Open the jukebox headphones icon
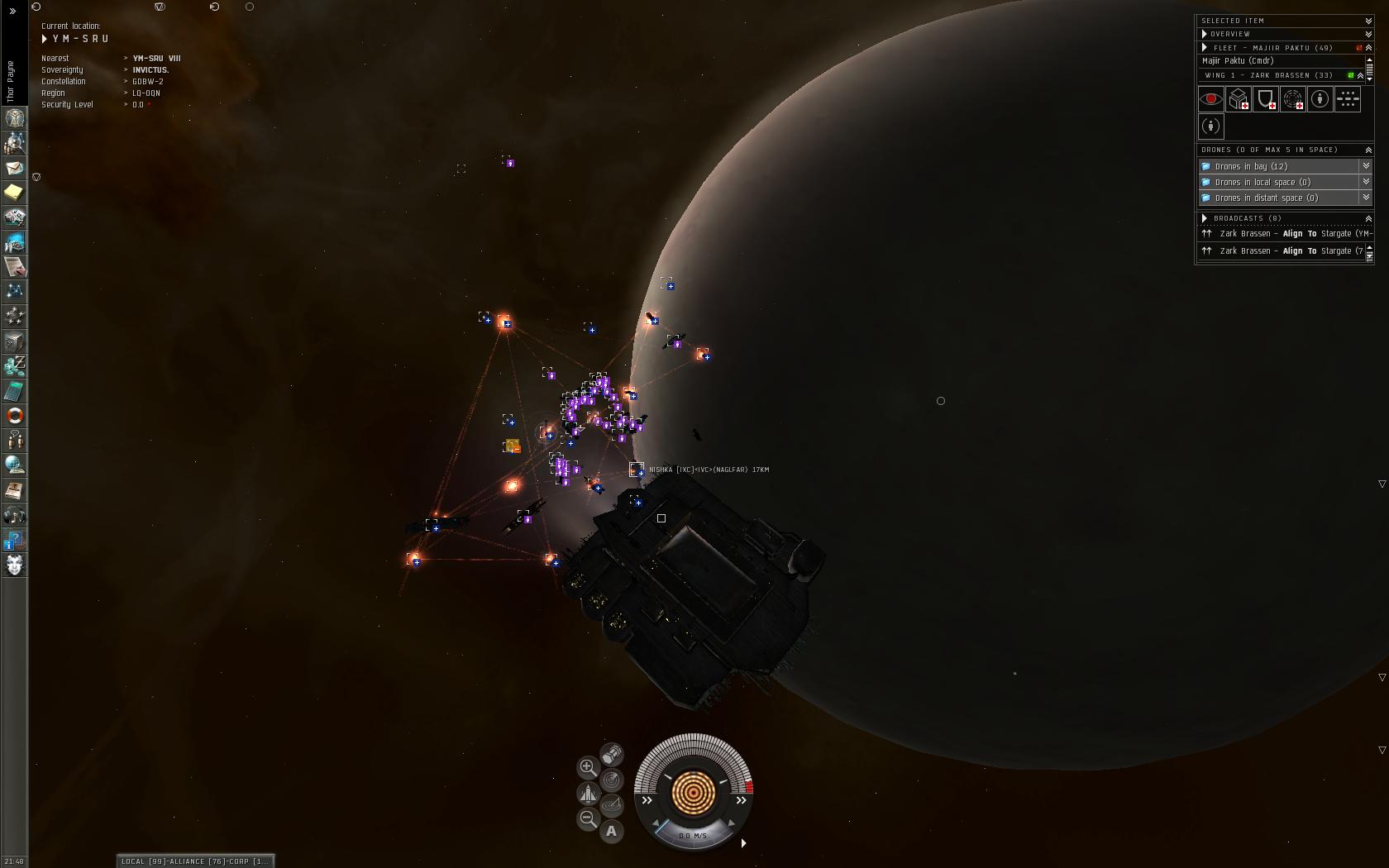This screenshot has width=1389, height=868. point(14,516)
